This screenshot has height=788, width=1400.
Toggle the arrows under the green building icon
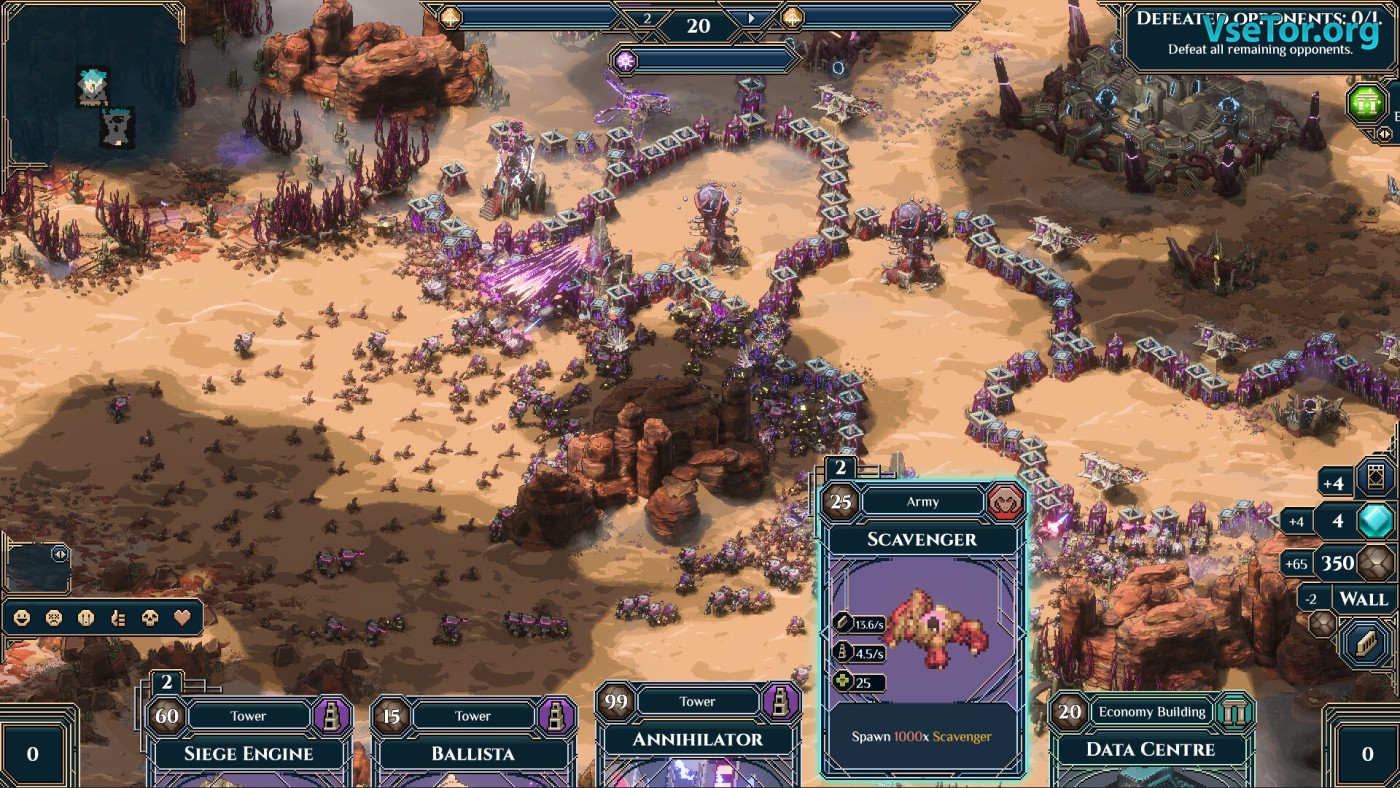pyautogui.click(x=1385, y=133)
